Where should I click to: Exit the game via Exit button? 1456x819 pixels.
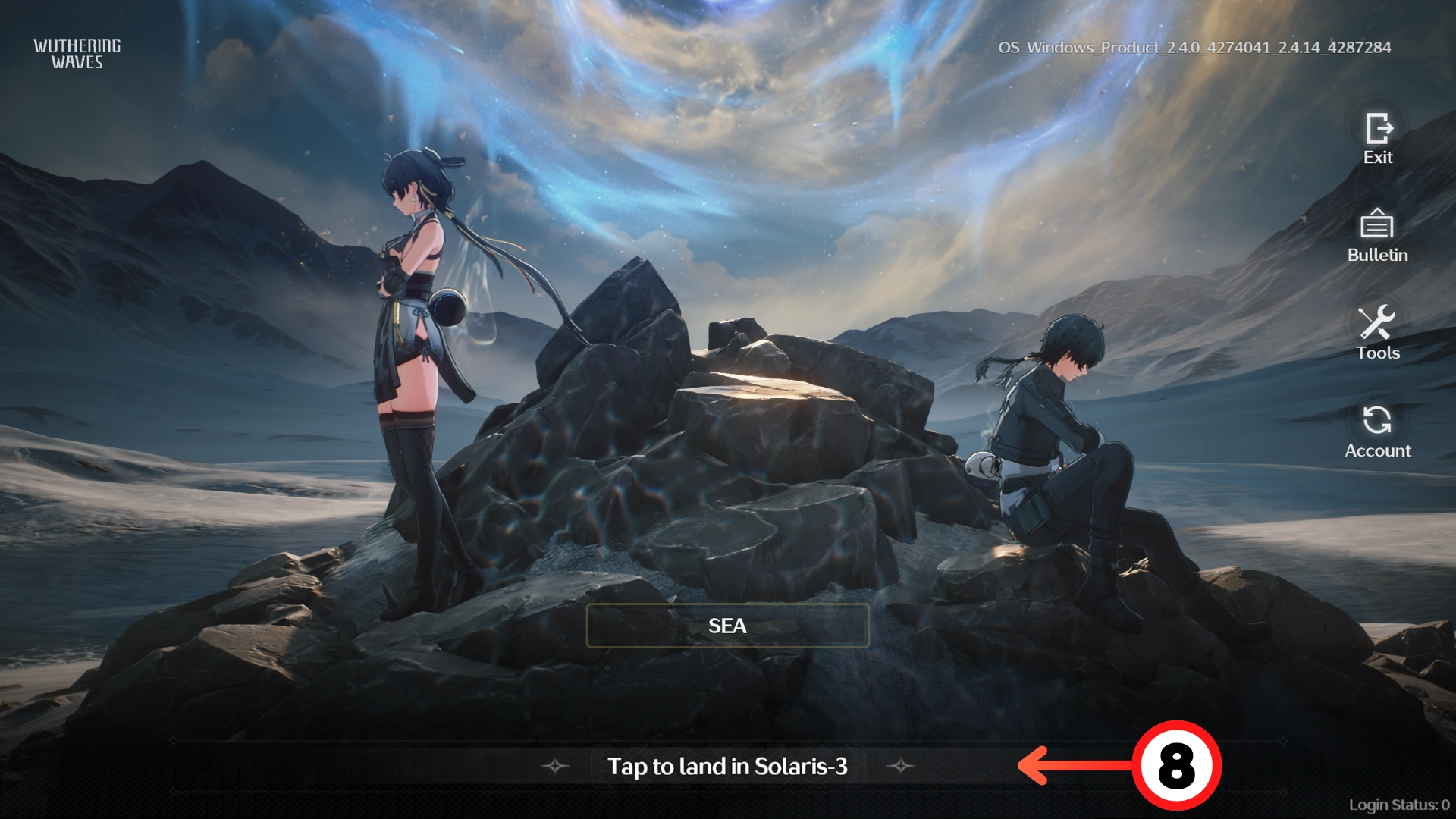[x=1378, y=136]
